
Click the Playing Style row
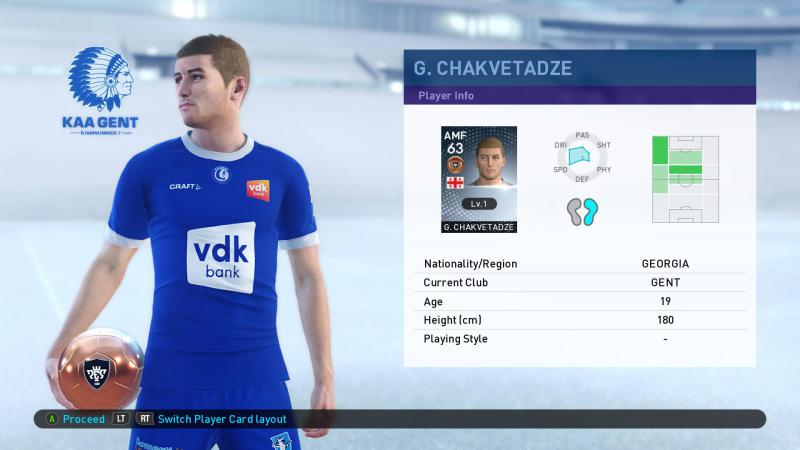click(579, 339)
